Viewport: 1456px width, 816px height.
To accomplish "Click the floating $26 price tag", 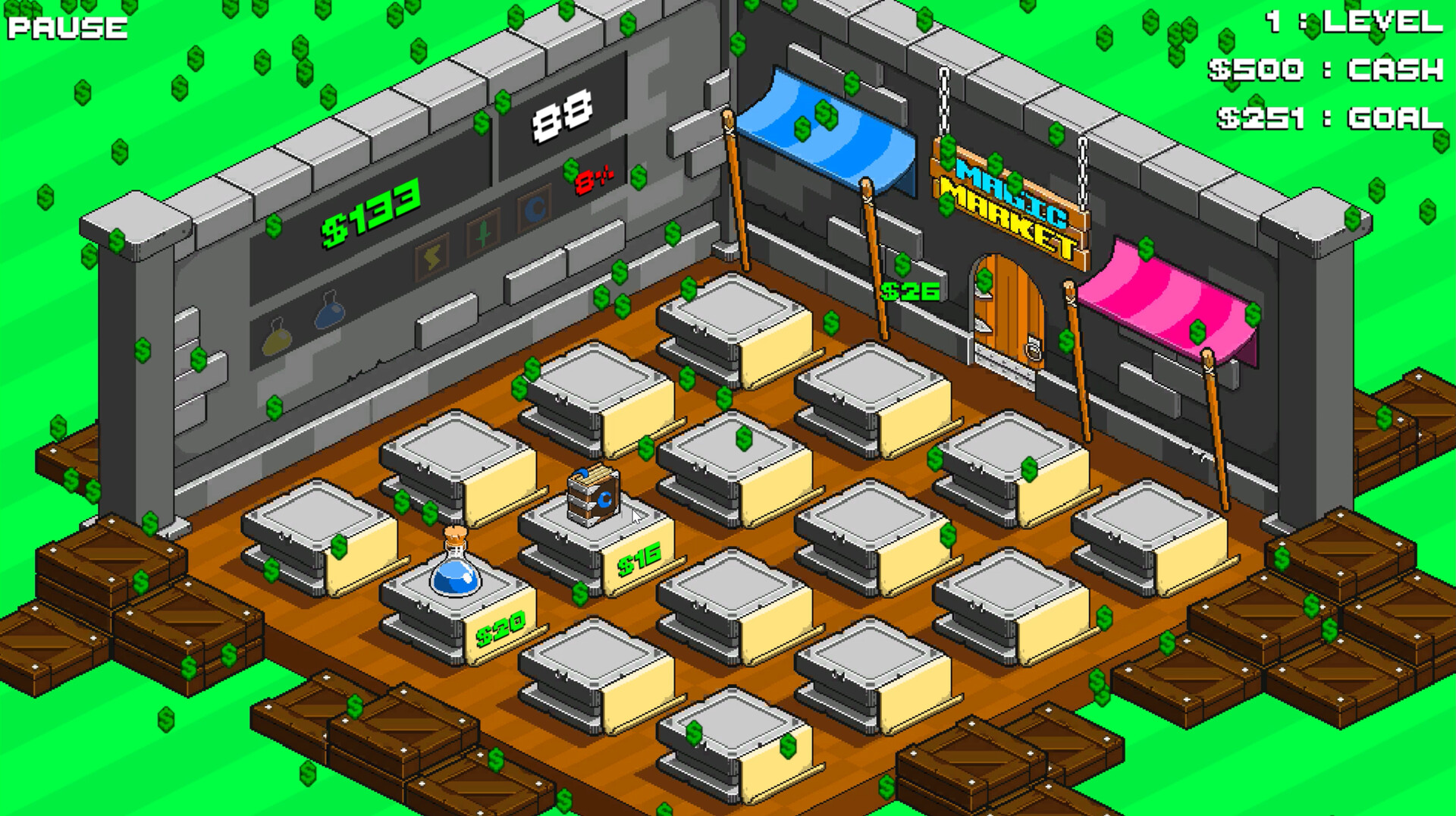I will [908, 290].
